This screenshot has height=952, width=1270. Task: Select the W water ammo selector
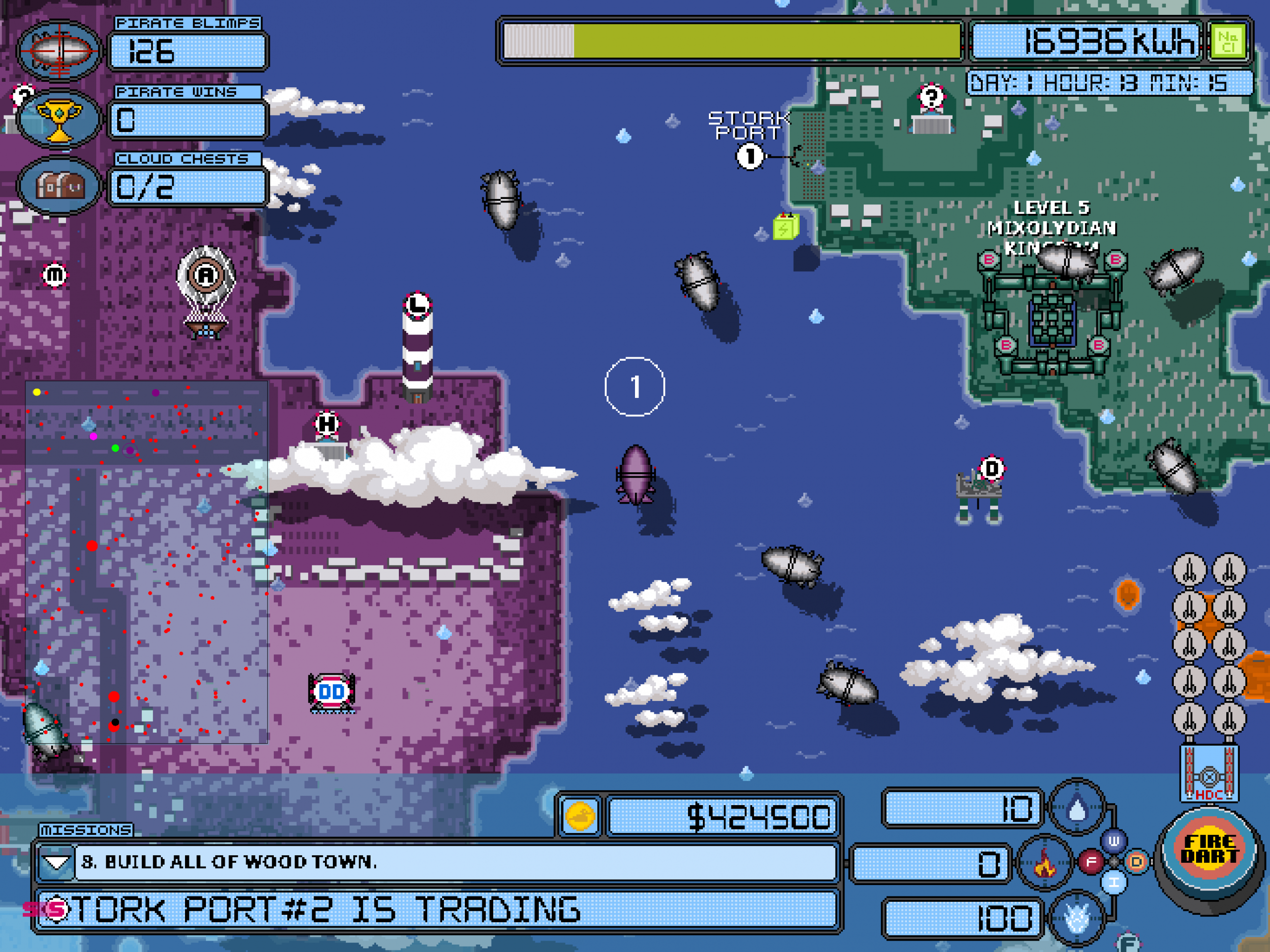(x=1114, y=842)
